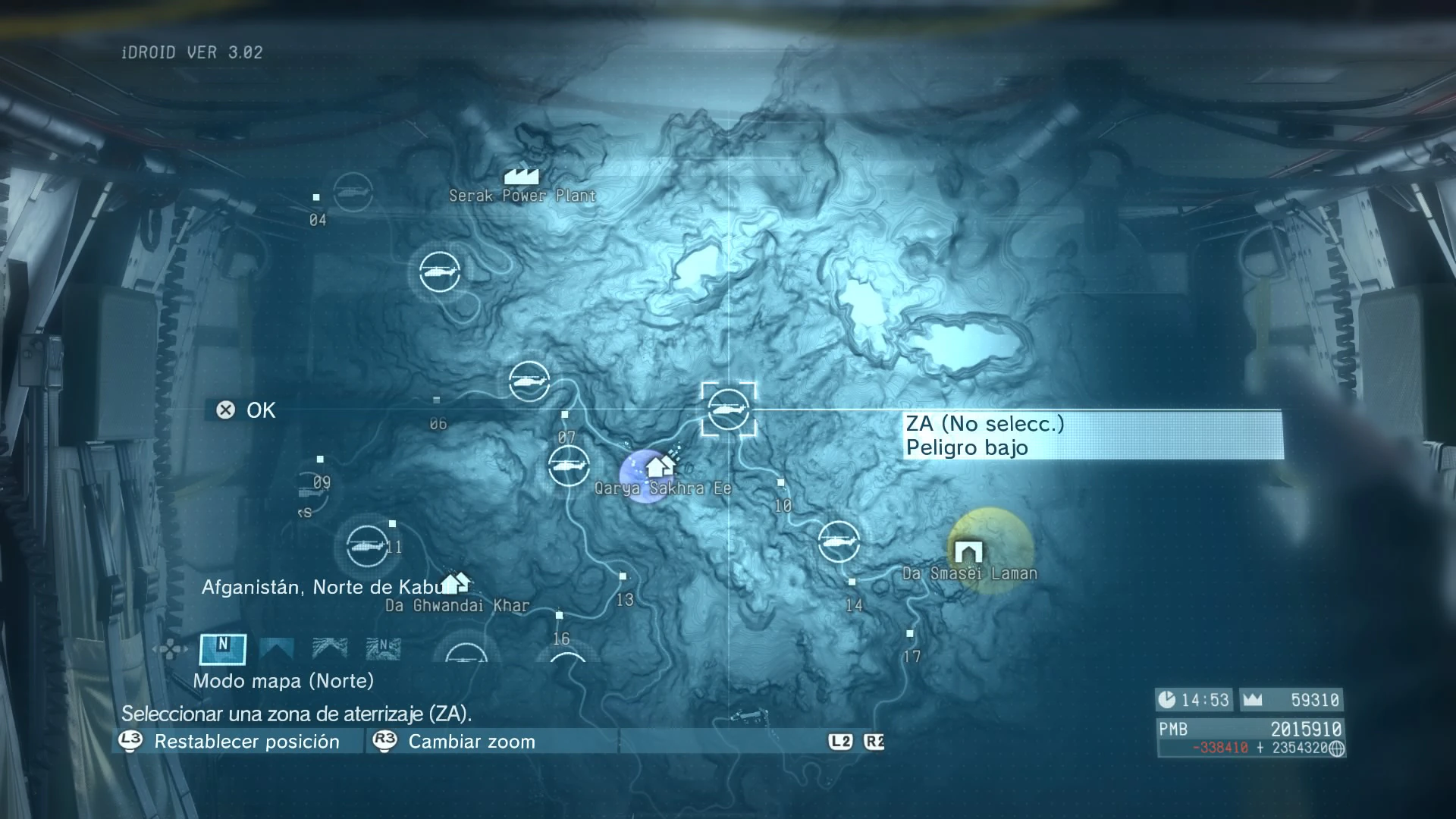The image size is (1456, 819).
Task: Click the Restablecer posición option
Action: tap(246, 742)
